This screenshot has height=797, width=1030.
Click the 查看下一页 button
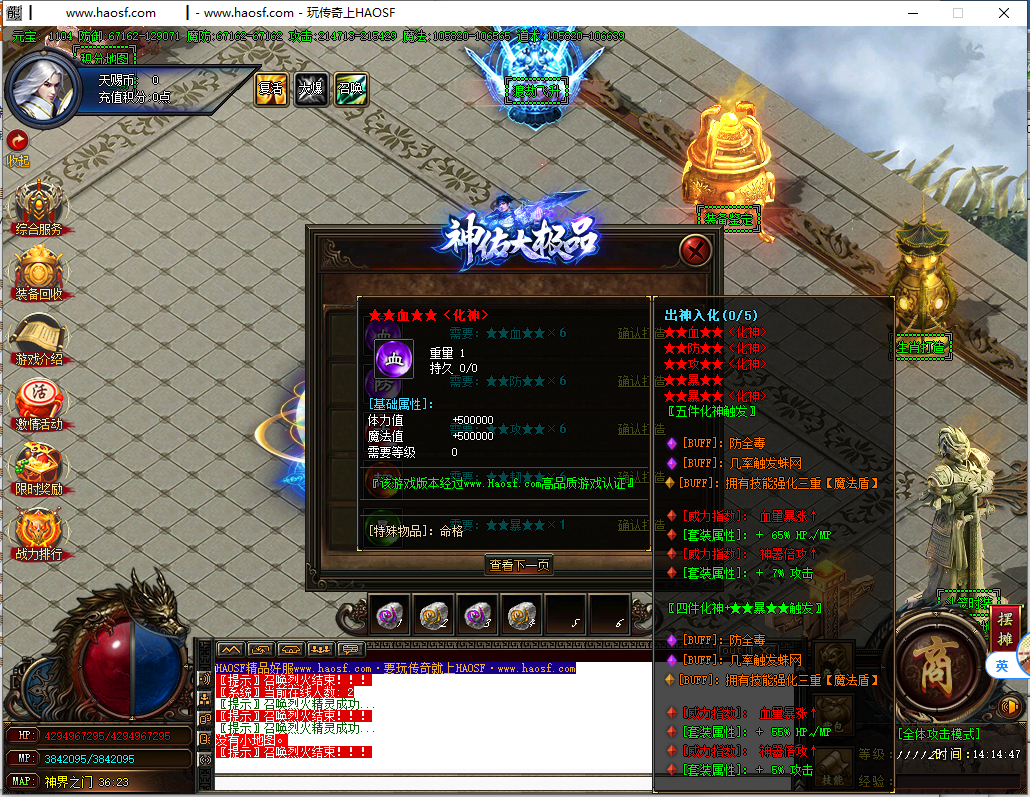tap(519, 565)
